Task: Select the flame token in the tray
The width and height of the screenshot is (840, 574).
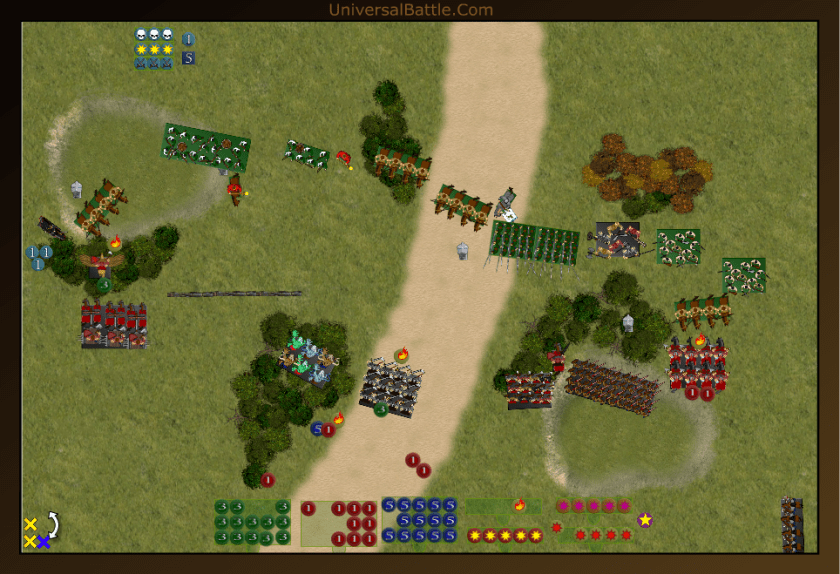Action: coord(519,505)
